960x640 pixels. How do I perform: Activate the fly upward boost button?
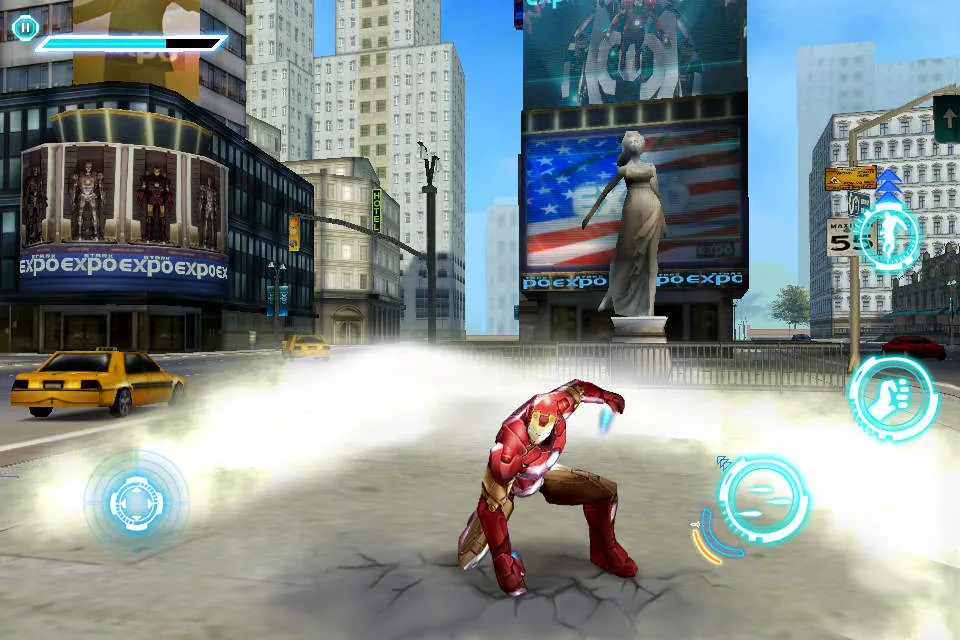coord(886,236)
